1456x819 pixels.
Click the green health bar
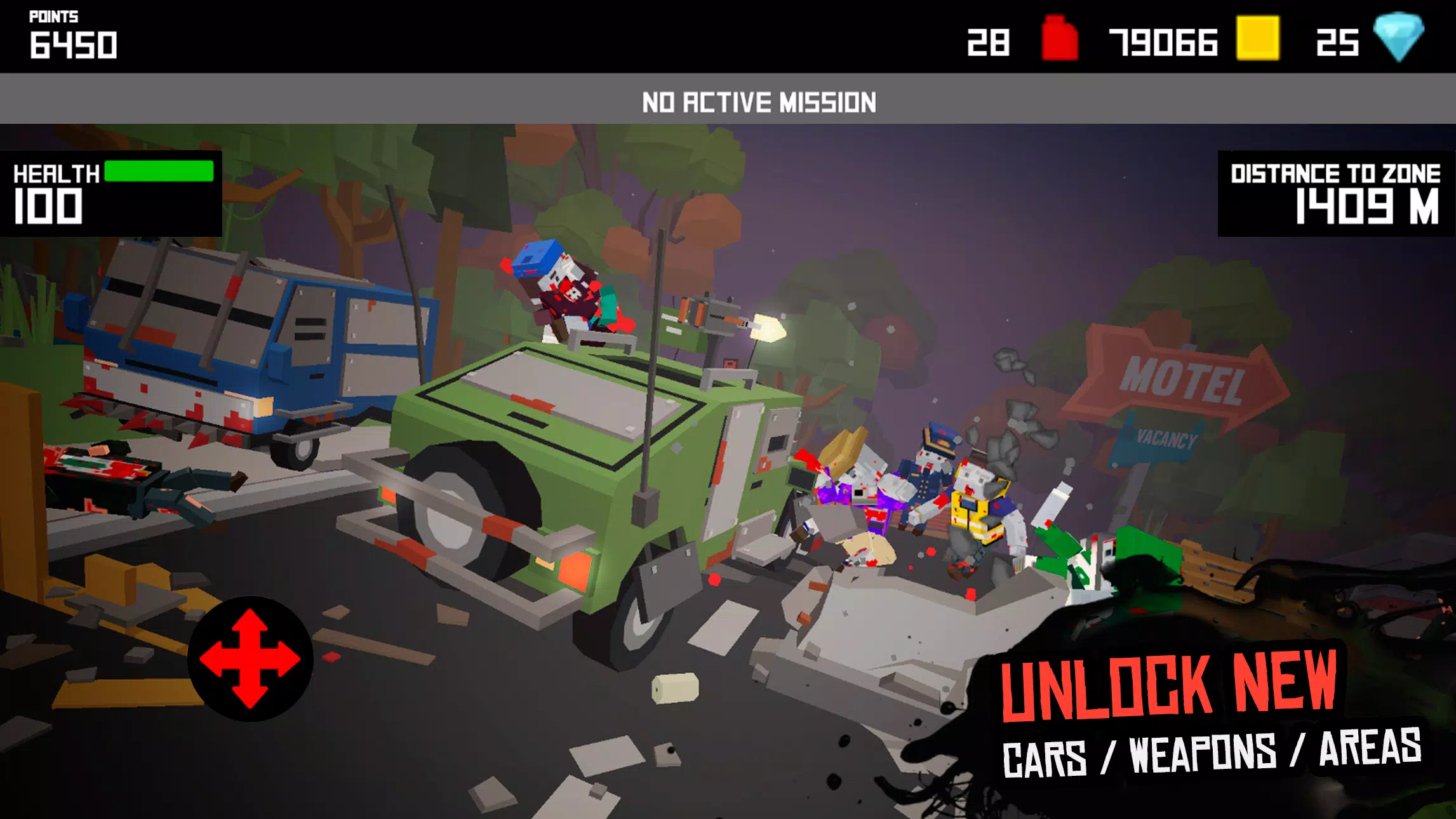159,170
